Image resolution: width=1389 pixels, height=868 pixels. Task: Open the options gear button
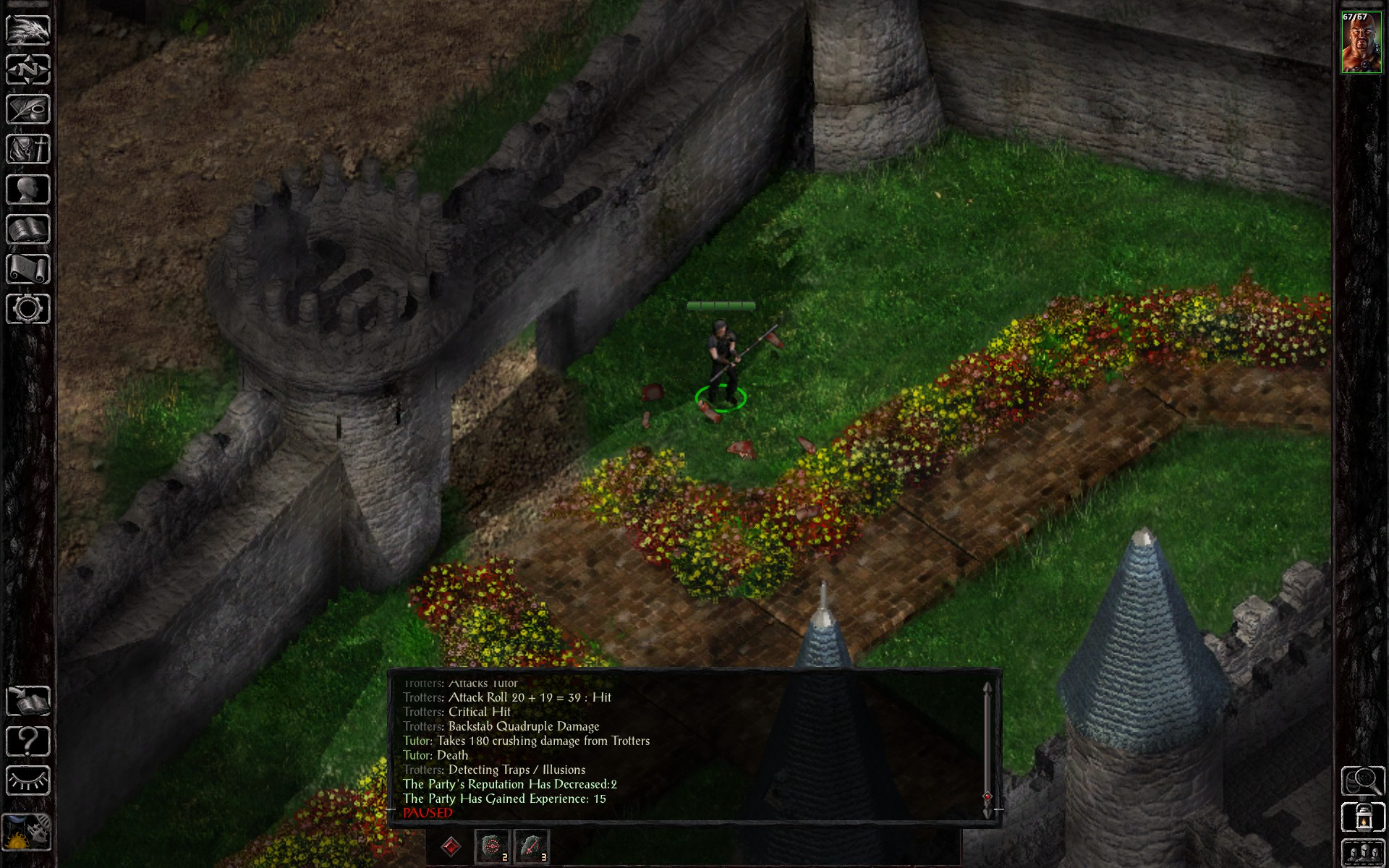pyautogui.click(x=28, y=310)
